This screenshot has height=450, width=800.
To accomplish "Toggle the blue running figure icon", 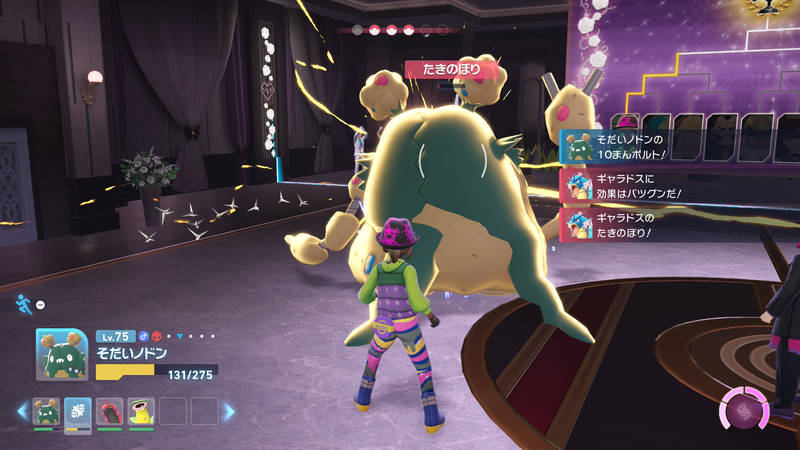I will pyautogui.click(x=22, y=304).
